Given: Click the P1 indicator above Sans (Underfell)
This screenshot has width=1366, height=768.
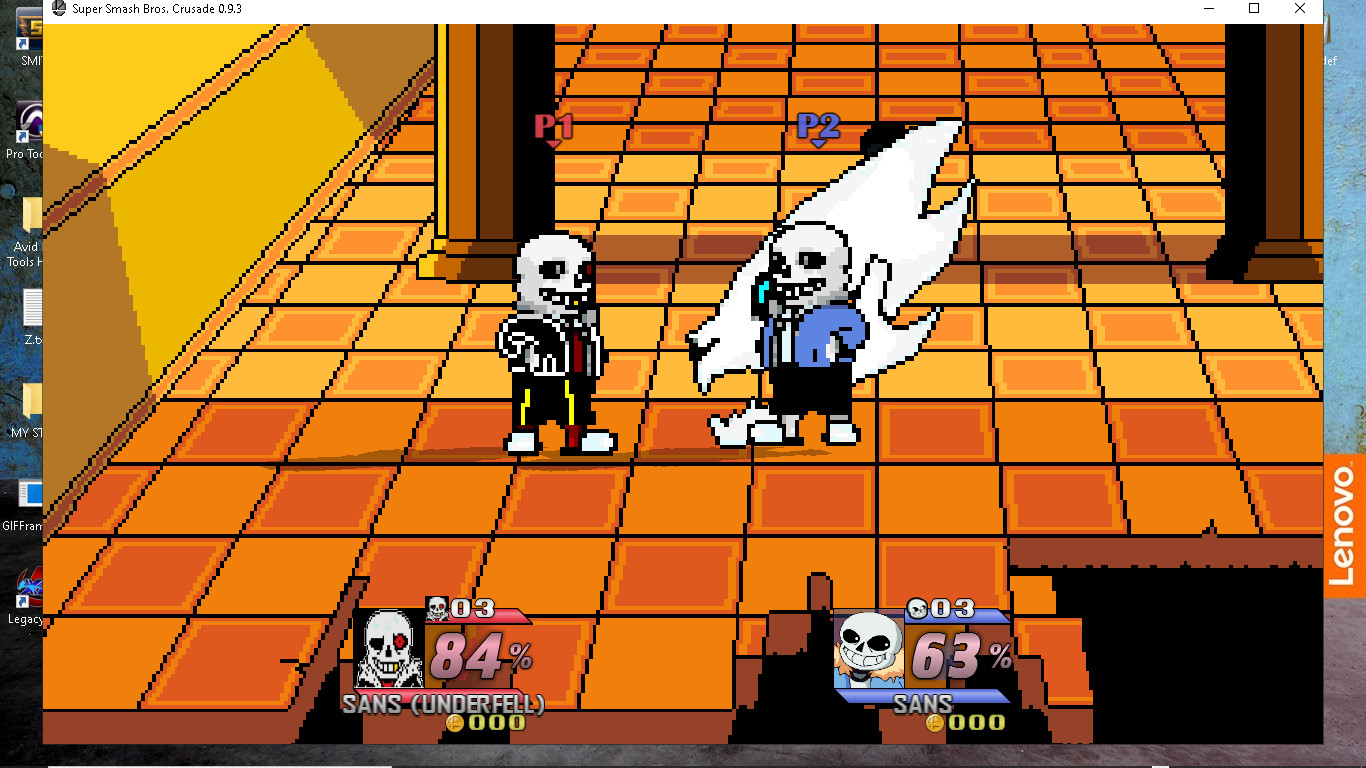Looking at the screenshot, I should coord(555,125).
